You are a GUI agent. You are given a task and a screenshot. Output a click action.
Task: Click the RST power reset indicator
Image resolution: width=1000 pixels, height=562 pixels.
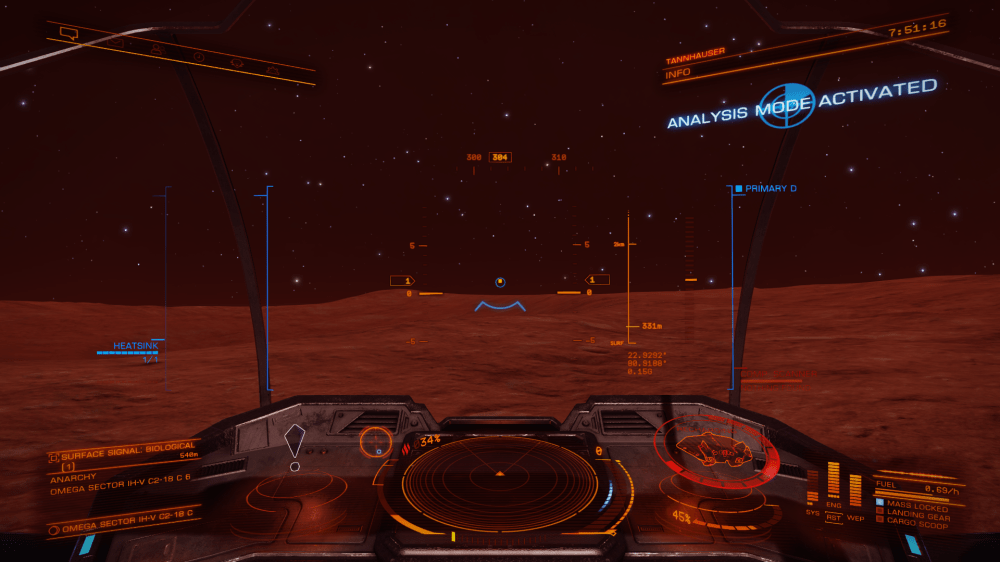[833, 517]
